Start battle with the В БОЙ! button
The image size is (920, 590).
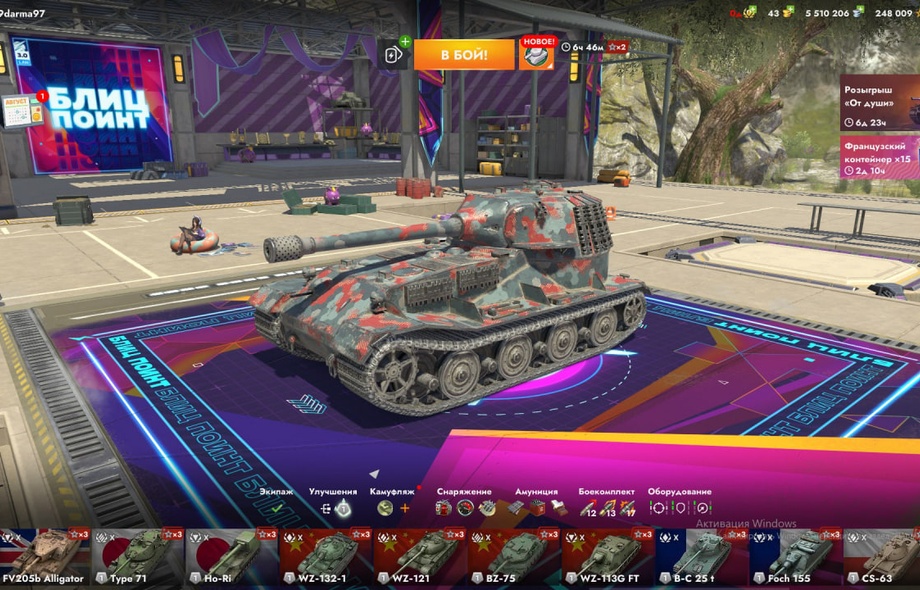tap(464, 54)
